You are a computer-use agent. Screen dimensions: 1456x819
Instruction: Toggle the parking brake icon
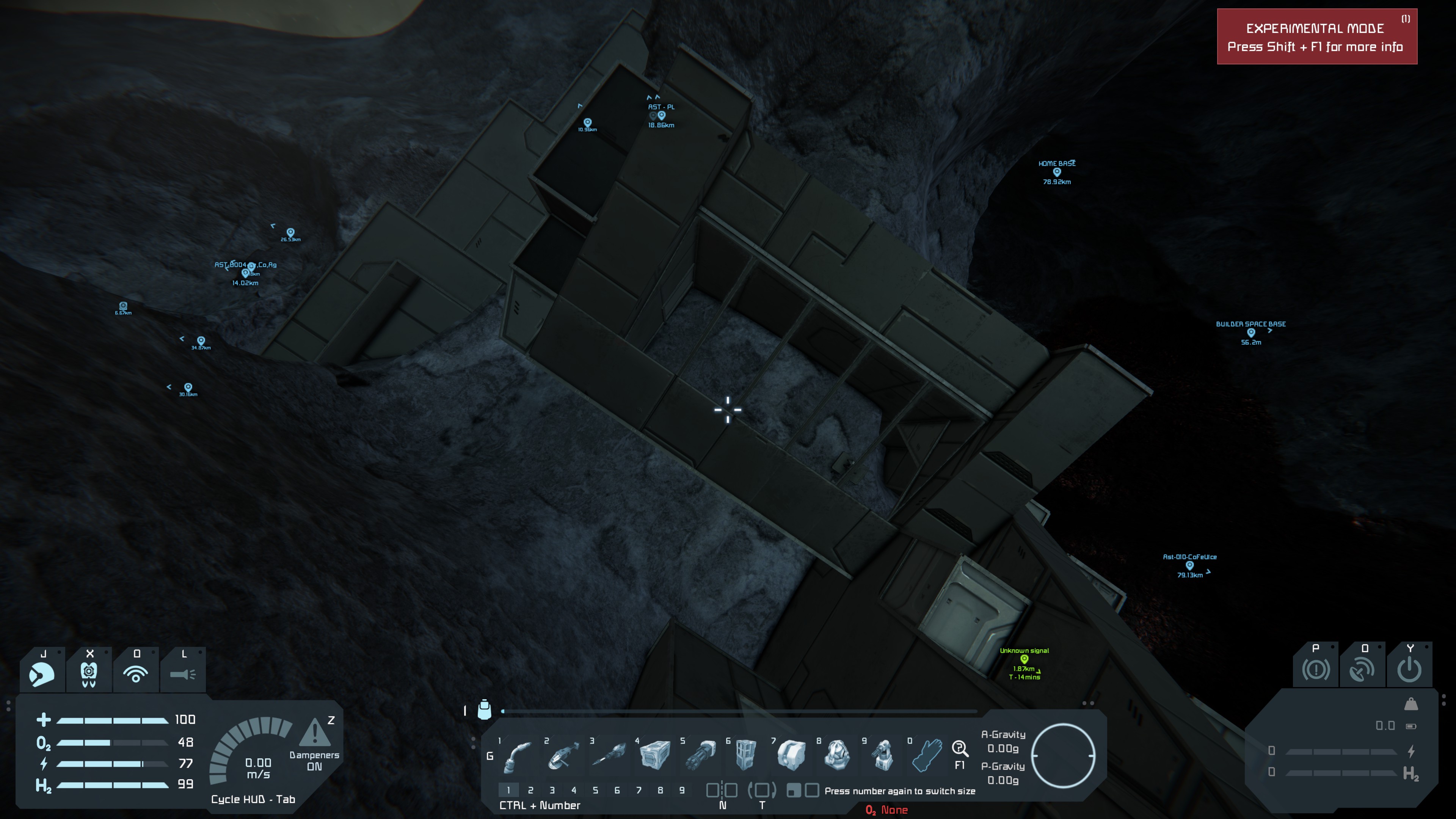point(1316,670)
